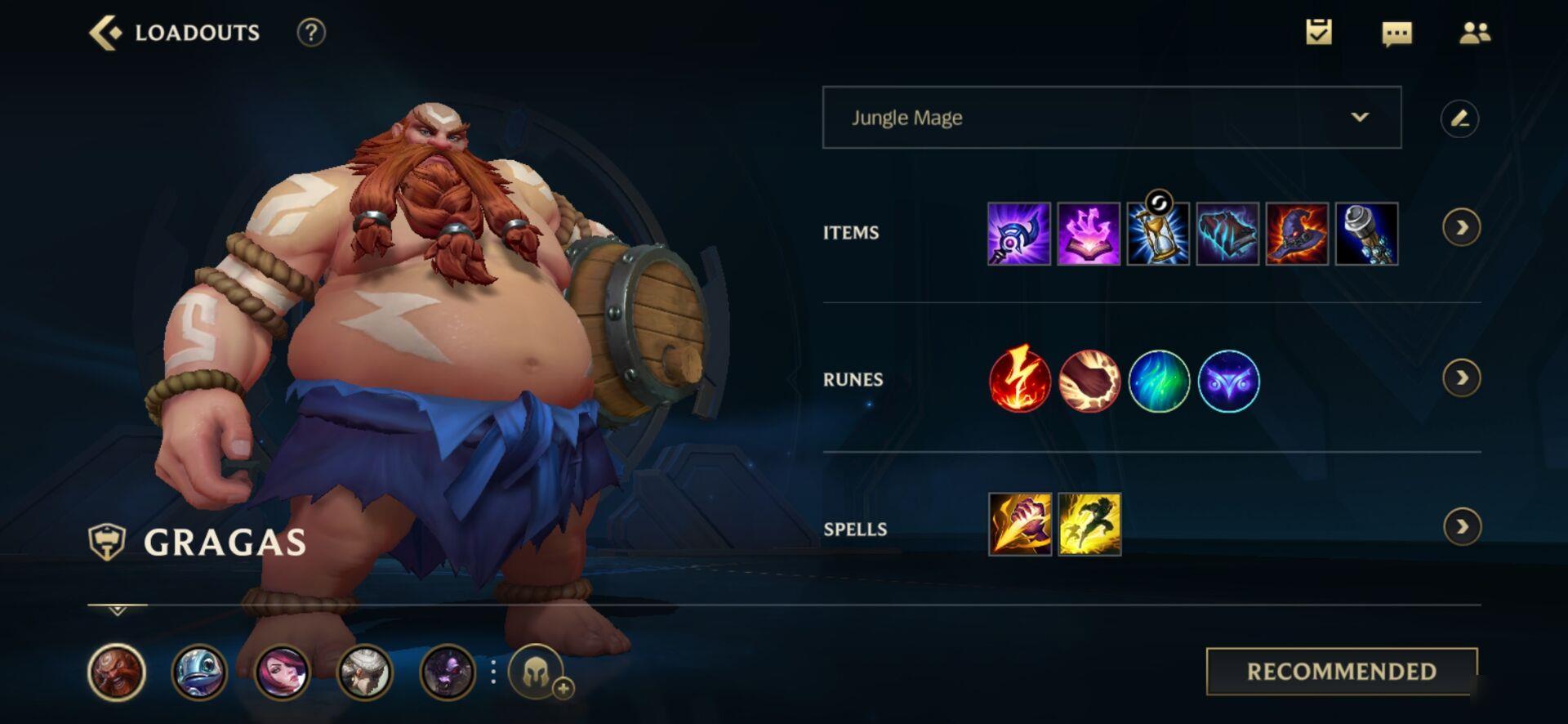
Task: Open the friends list icon
Action: [x=1474, y=33]
